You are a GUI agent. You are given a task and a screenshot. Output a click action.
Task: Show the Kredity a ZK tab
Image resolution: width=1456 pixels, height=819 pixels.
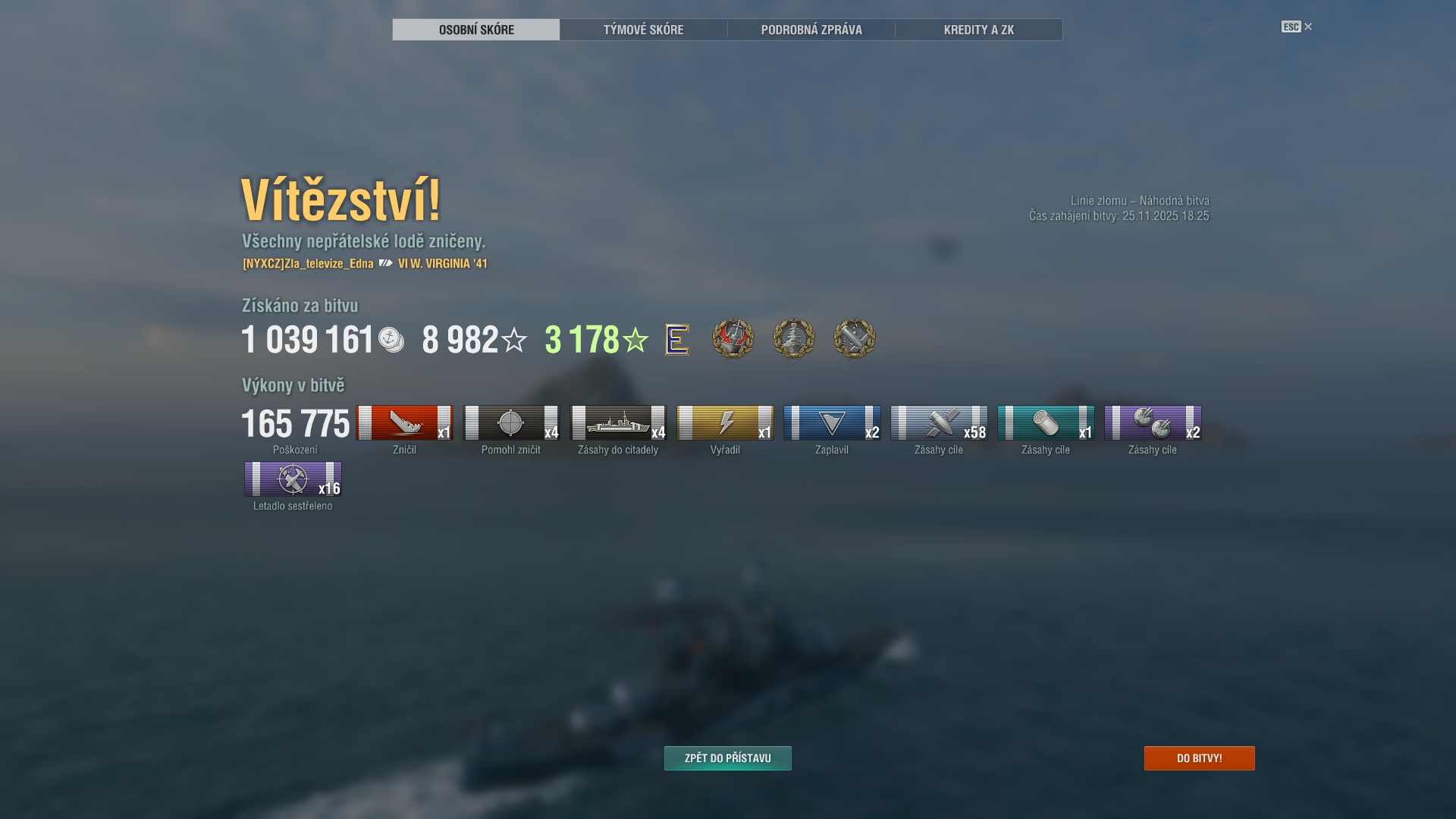point(978,30)
